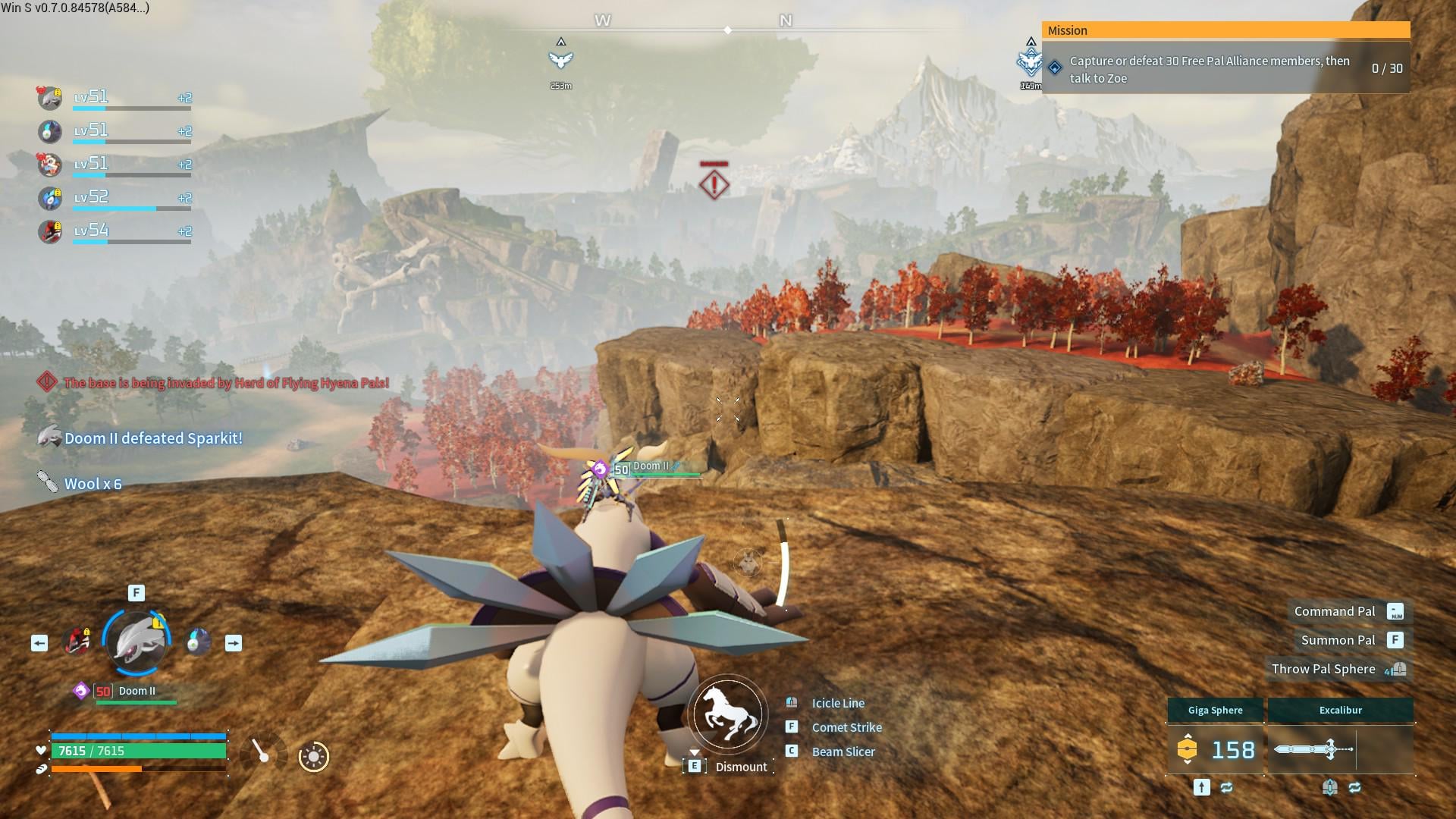
Task: Switch to previous Pal with left arrow
Action: point(39,644)
